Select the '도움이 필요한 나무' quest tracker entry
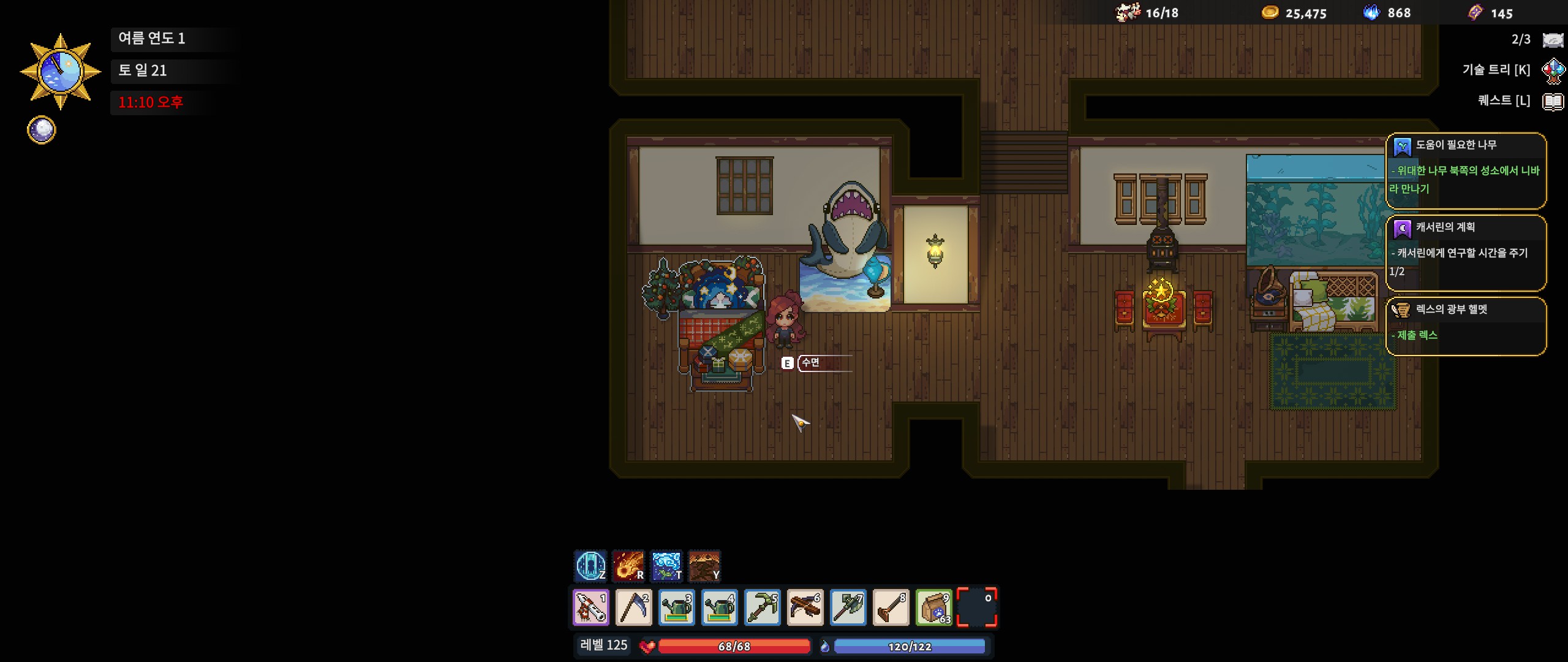Image resolution: width=1568 pixels, height=662 pixels. pos(1465,170)
